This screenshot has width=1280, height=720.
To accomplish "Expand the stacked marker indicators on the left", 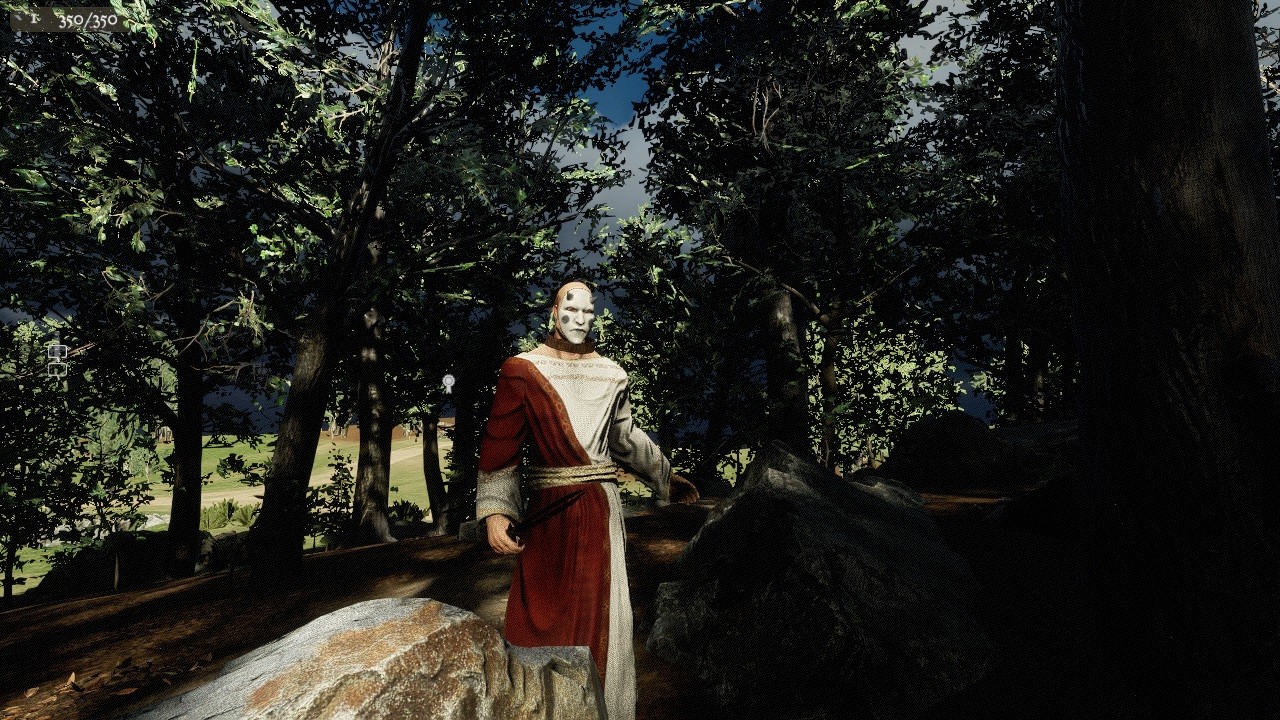I will click(58, 360).
